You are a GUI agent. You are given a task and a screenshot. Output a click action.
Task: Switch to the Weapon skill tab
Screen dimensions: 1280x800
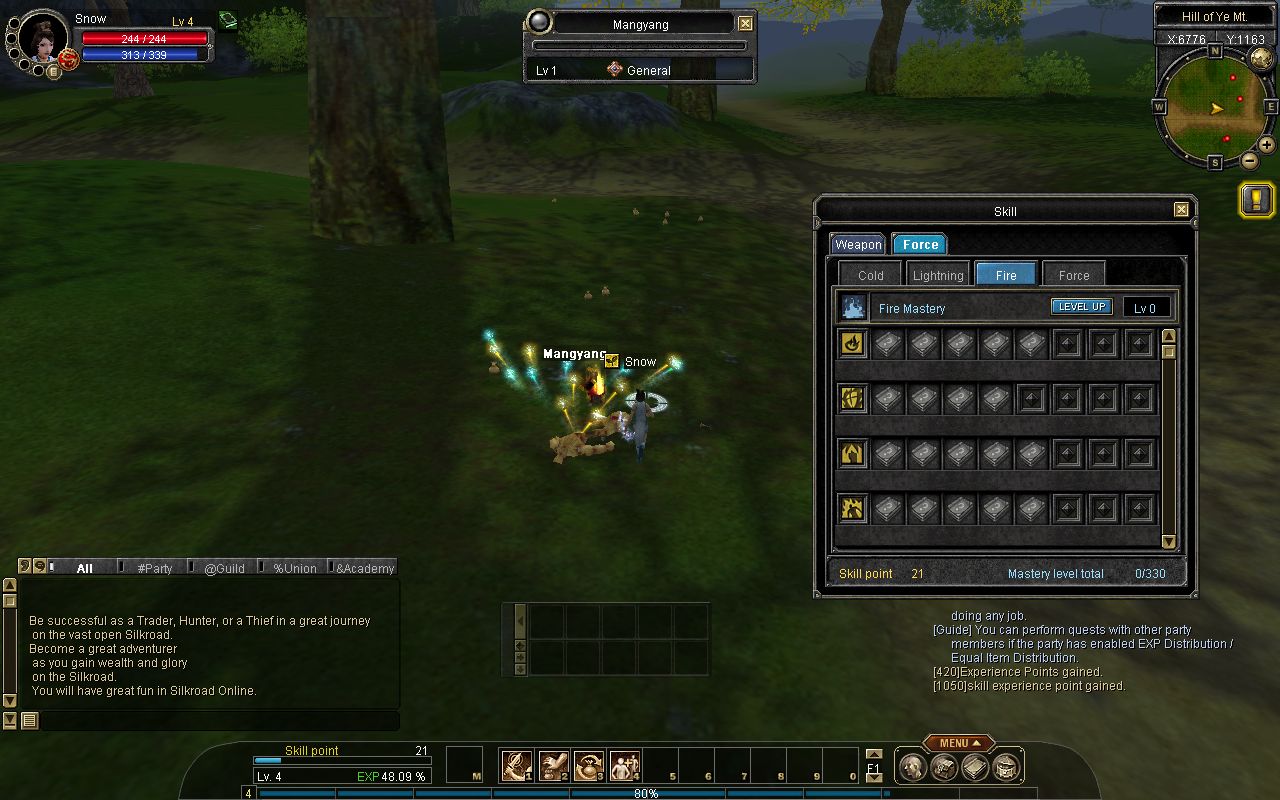coord(858,244)
